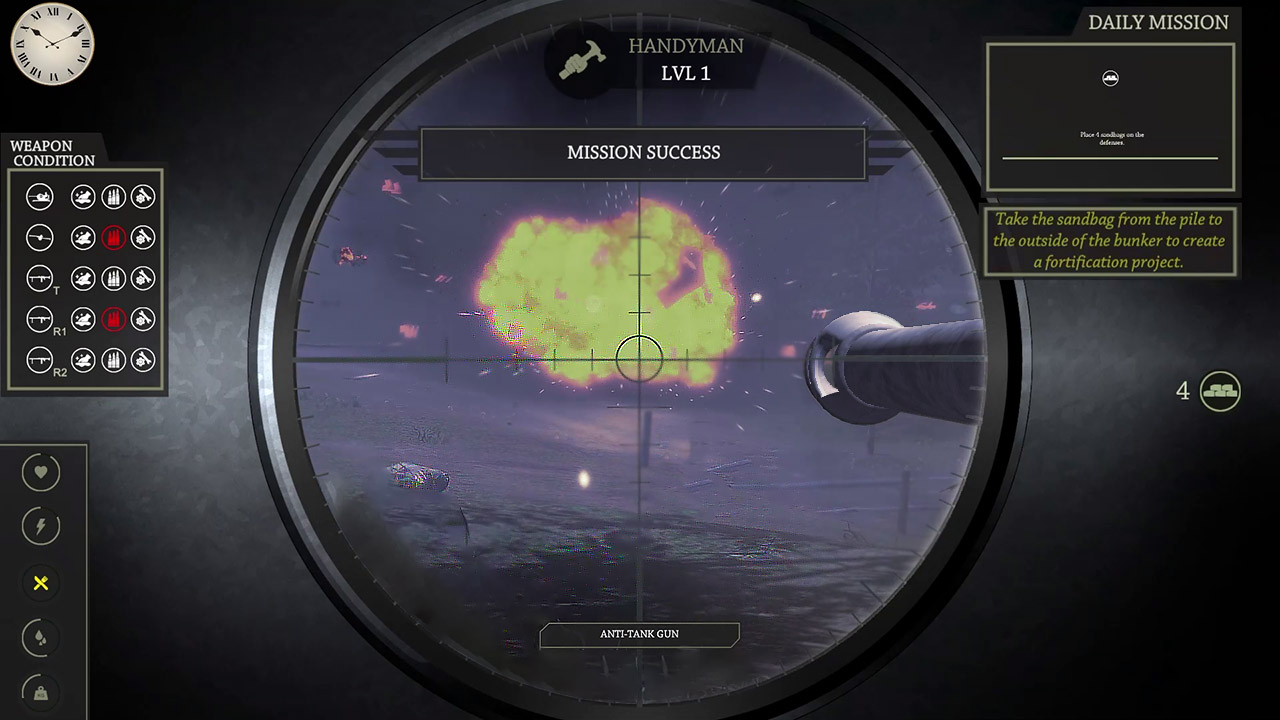
Task: Select the anti-tank gun in Weapon Condition
Action: pyautogui.click(x=40, y=197)
